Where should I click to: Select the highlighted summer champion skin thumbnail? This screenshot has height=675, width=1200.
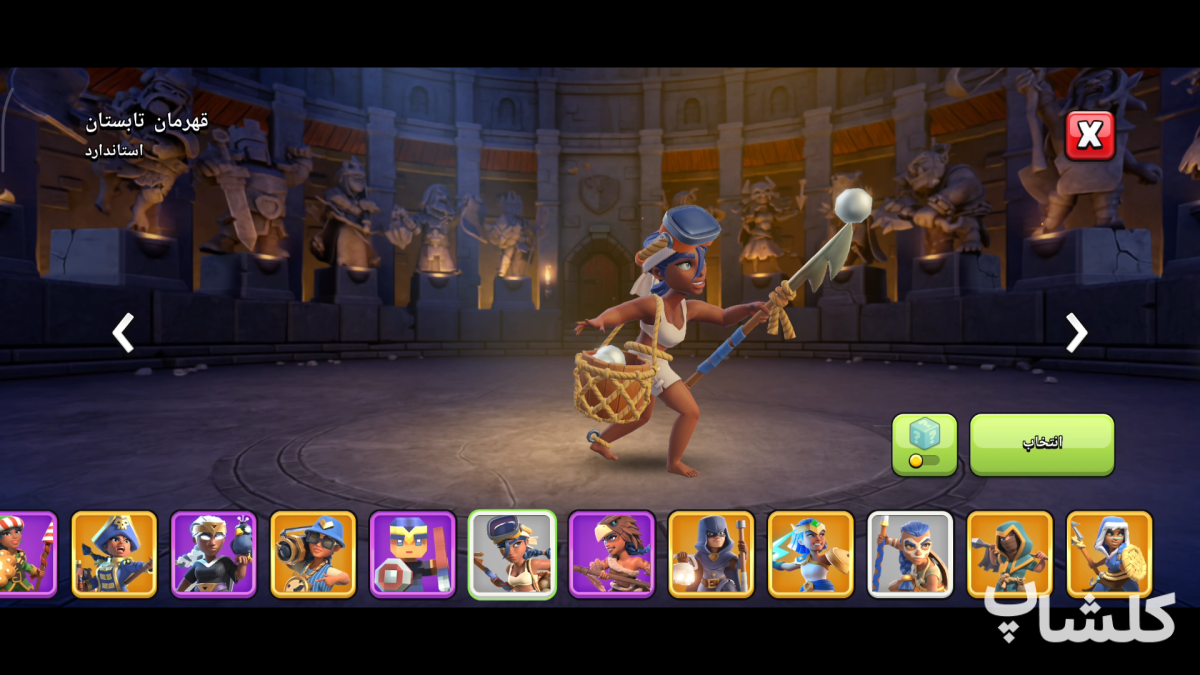point(512,554)
